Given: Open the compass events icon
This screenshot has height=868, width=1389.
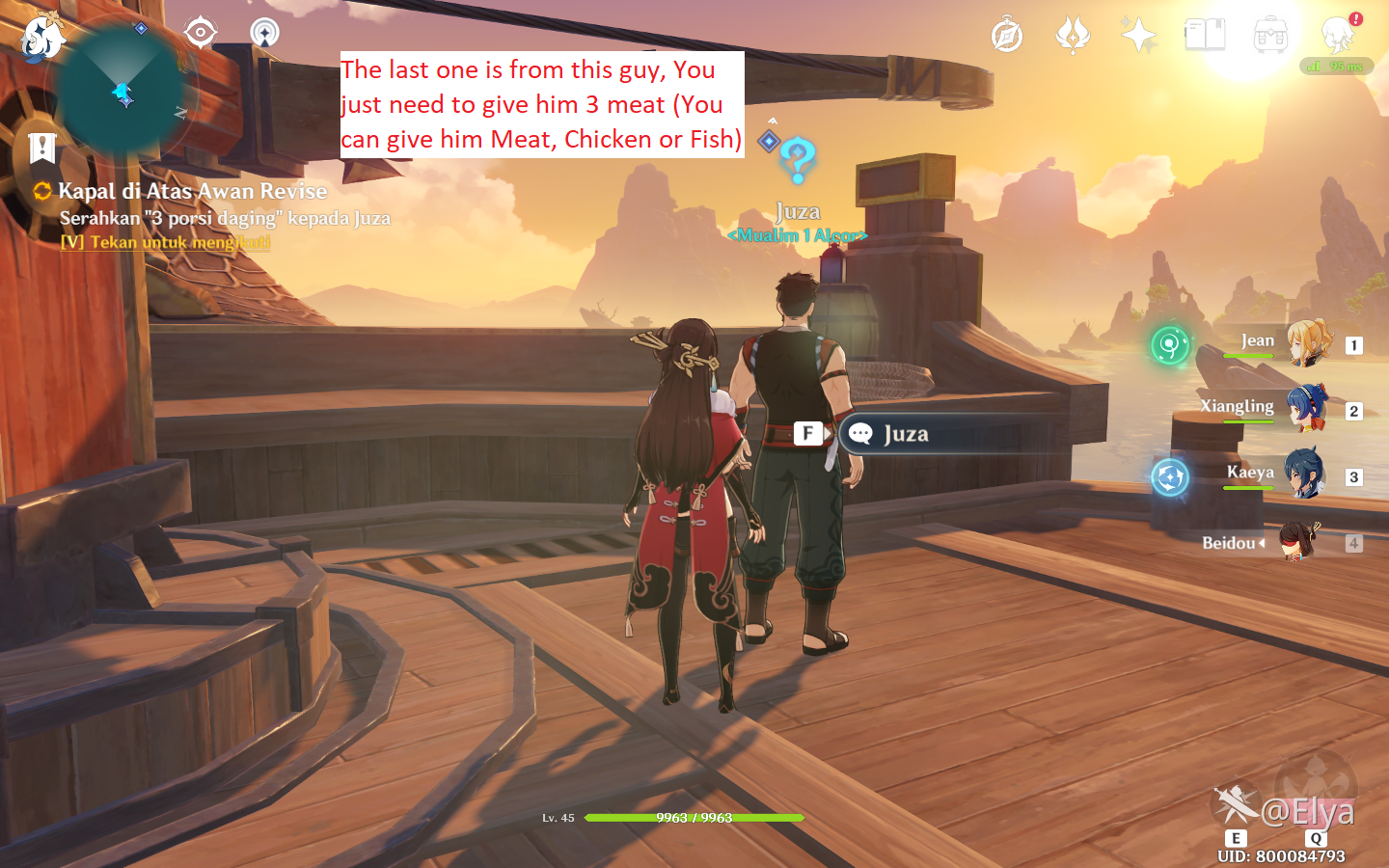Looking at the screenshot, I should tap(1007, 36).
